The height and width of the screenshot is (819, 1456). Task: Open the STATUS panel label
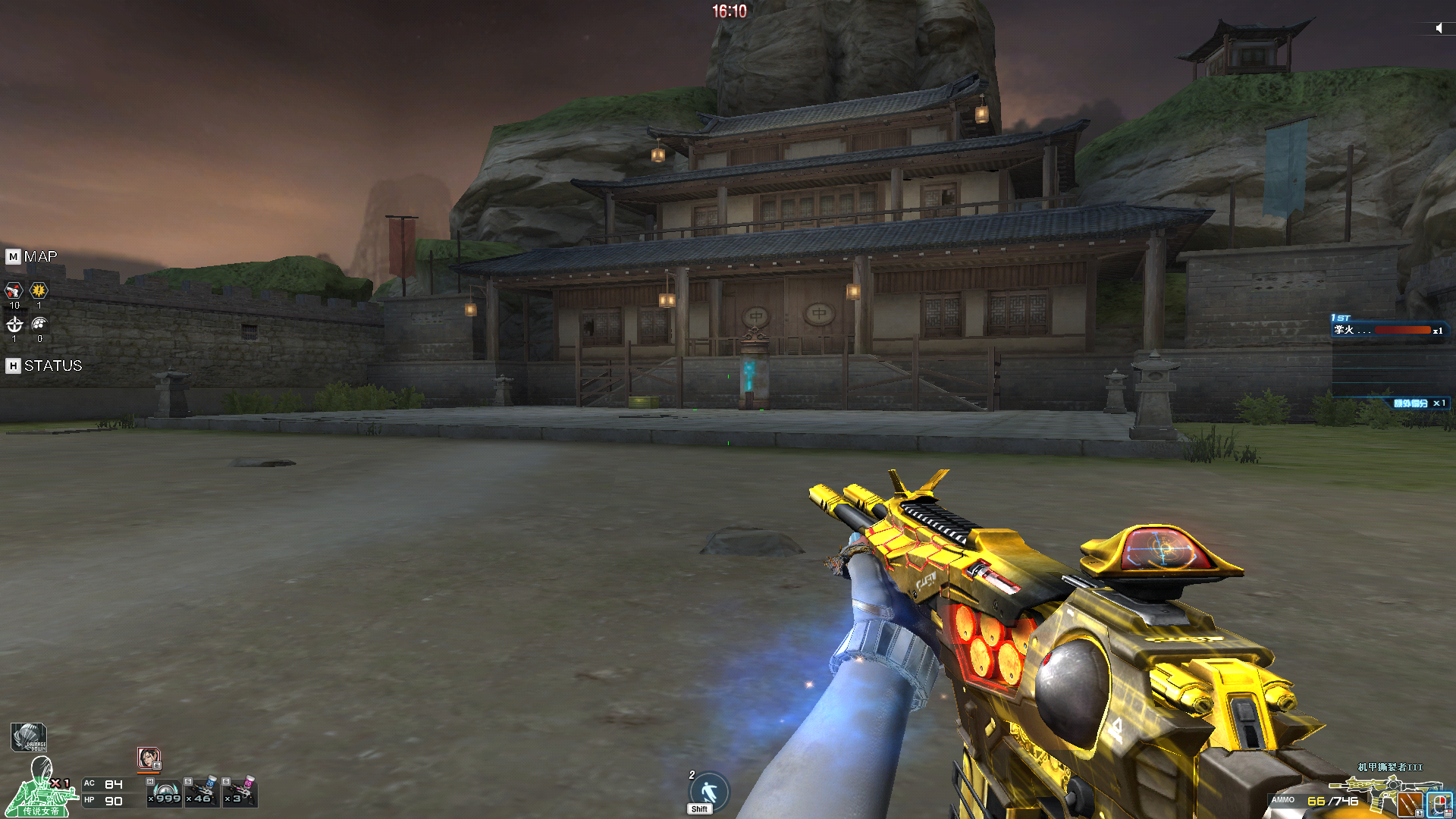(44, 366)
